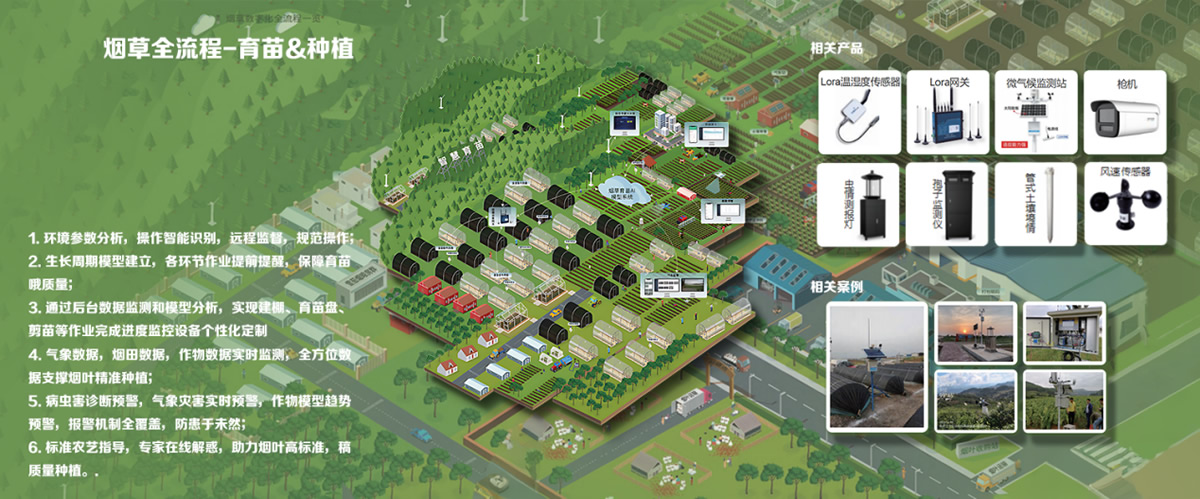
Task: Open the 虫情测报灯 product card
Action: [860, 205]
